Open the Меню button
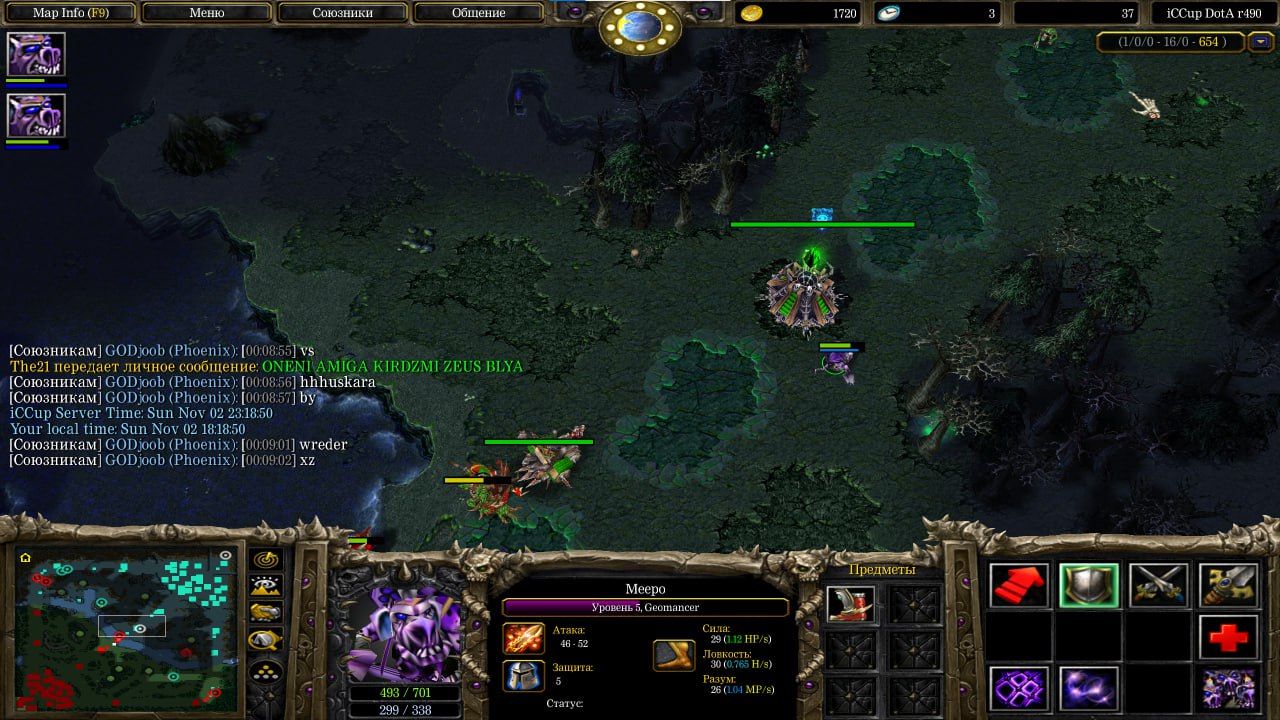The width and height of the screenshot is (1280, 720). click(x=207, y=13)
